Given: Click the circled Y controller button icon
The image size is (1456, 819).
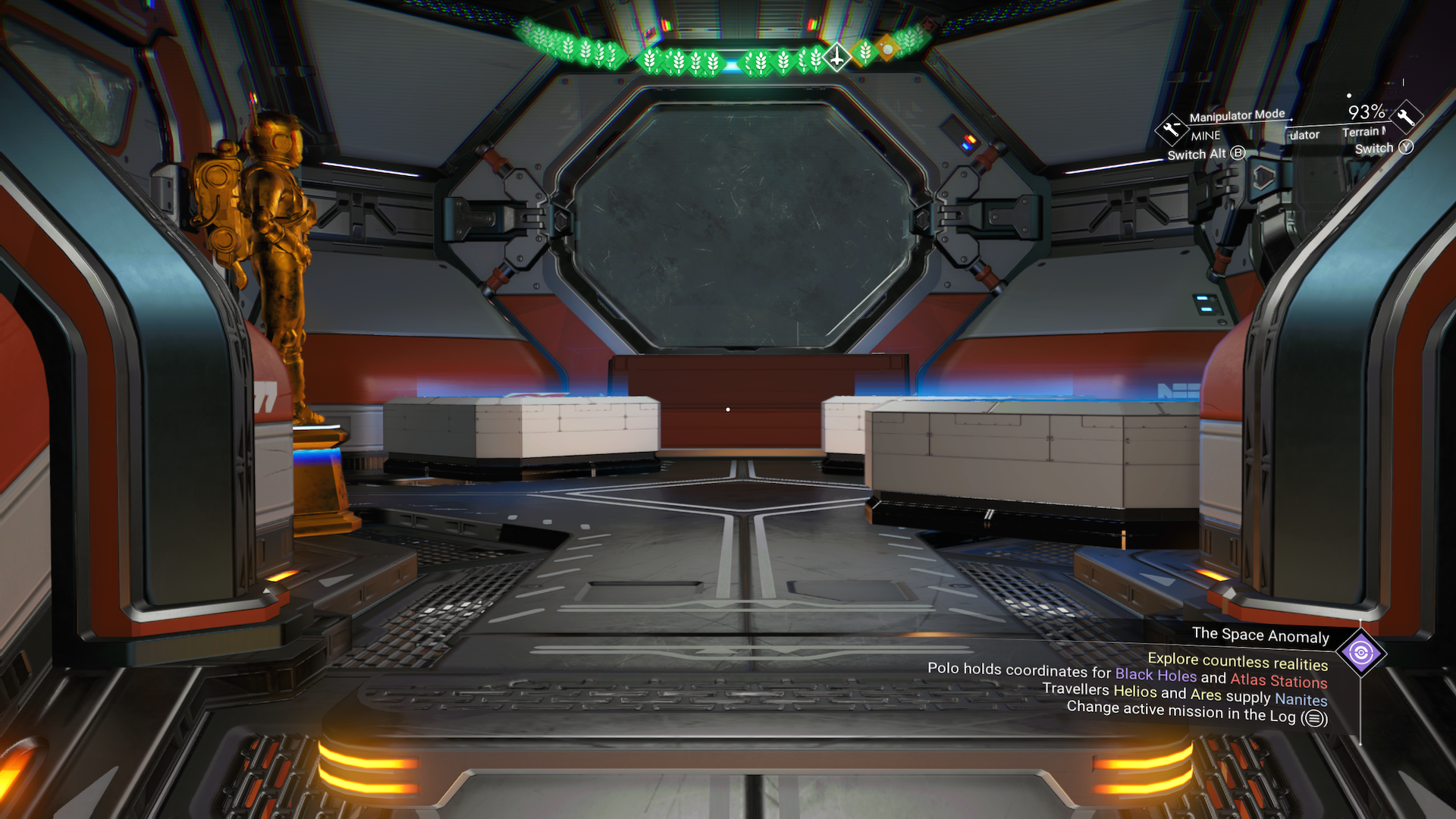Looking at the screenshot, I should click(1406, 149).
